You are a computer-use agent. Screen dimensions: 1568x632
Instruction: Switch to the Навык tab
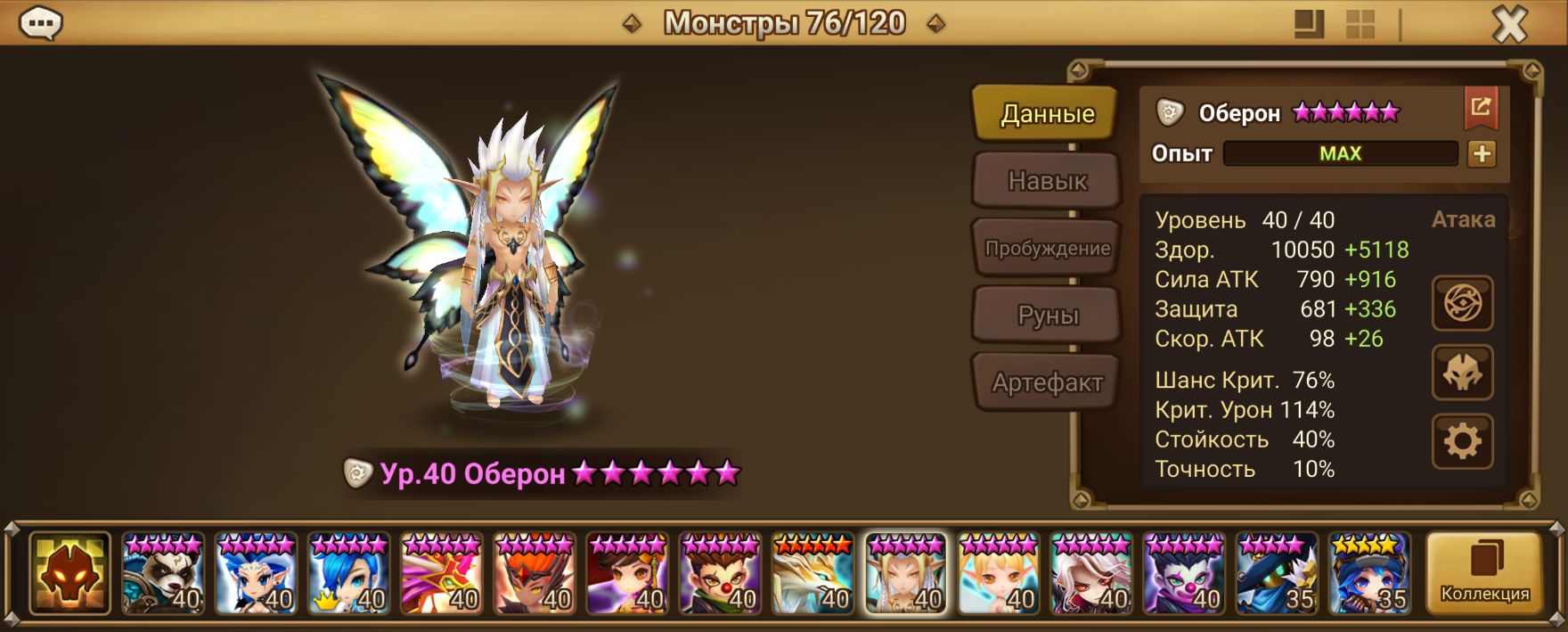pos(1047,181)
